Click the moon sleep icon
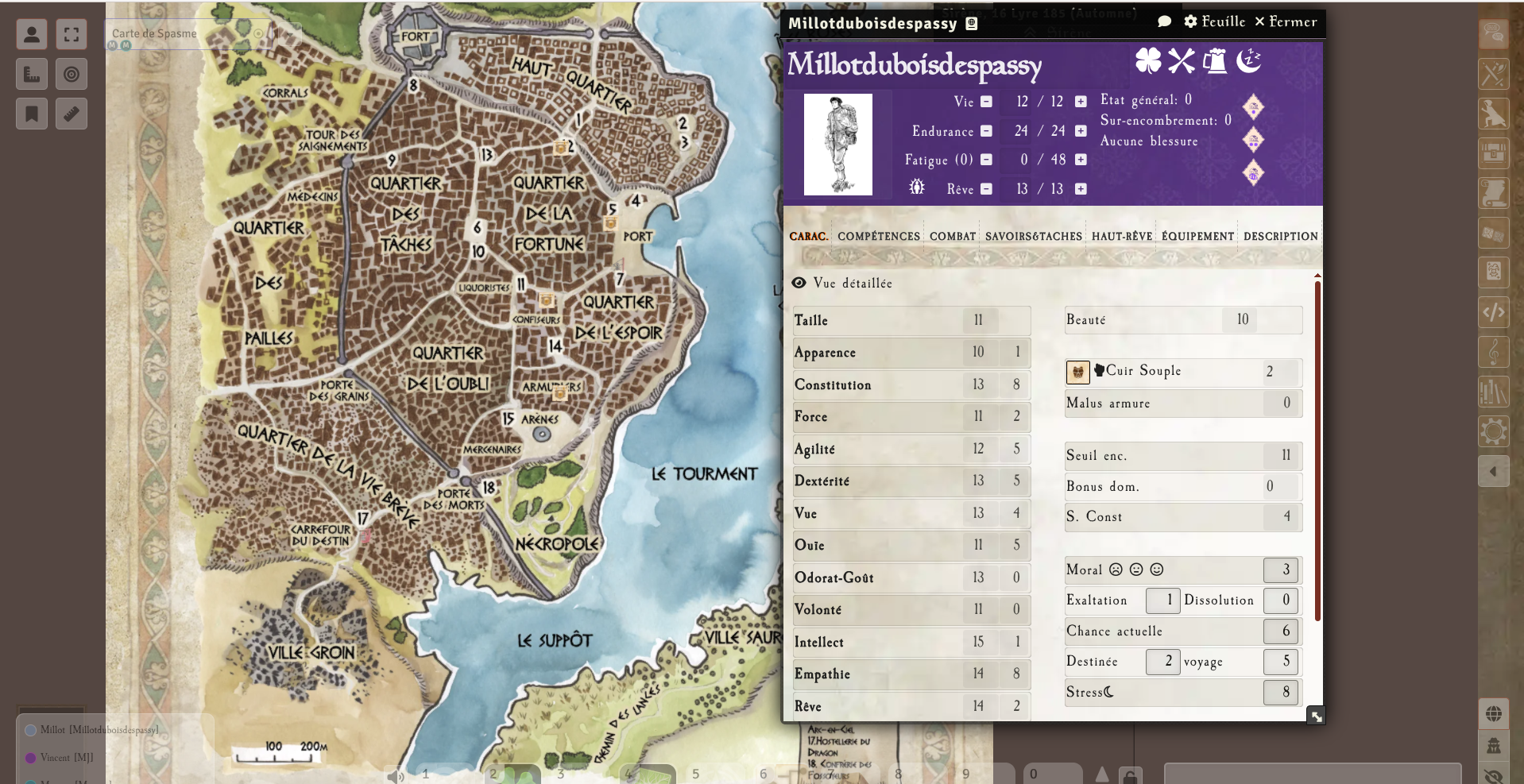1524x784 pixels. coord(1248,60)
